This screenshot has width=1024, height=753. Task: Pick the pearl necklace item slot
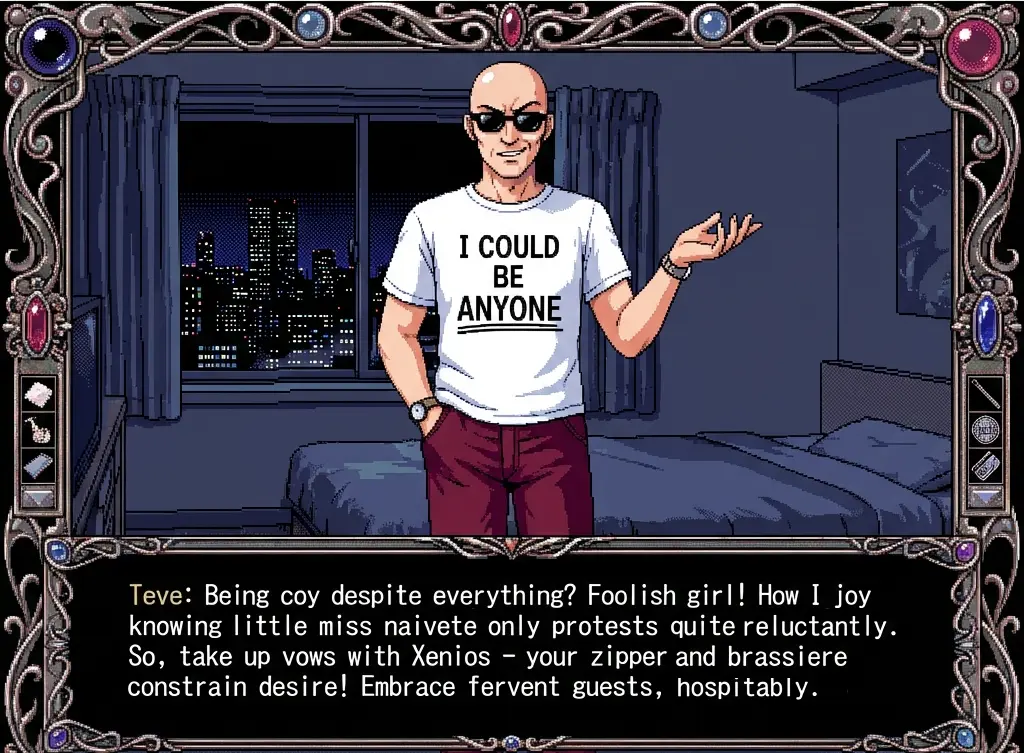[37, 429]
